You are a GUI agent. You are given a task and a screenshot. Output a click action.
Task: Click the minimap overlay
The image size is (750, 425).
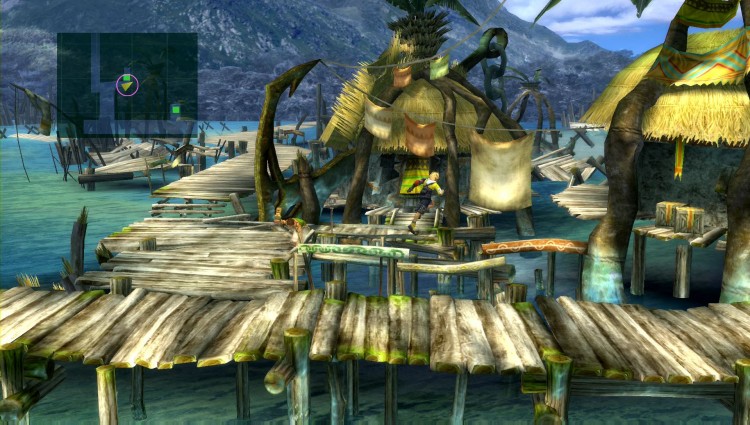(x=127, y=83)
